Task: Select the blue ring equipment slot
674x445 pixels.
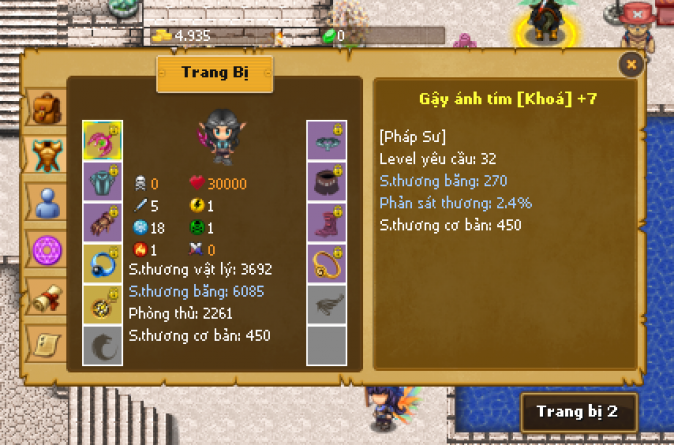Action: click(x=102, y=264)
